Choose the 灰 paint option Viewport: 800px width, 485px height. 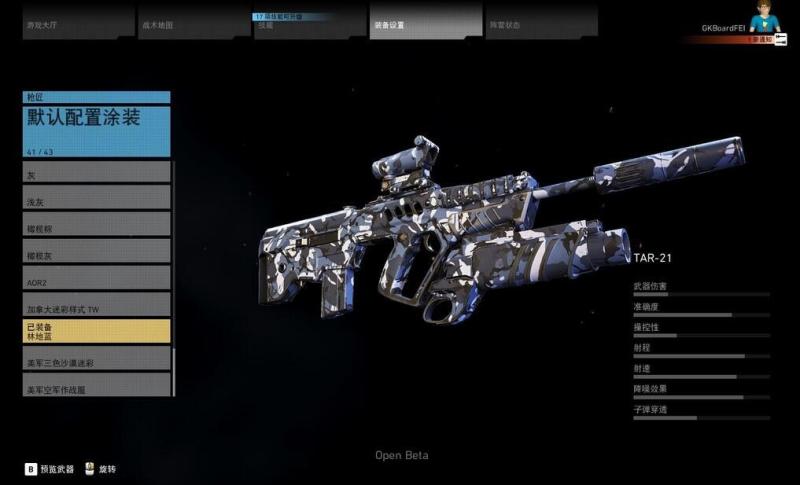coord(97,172)
